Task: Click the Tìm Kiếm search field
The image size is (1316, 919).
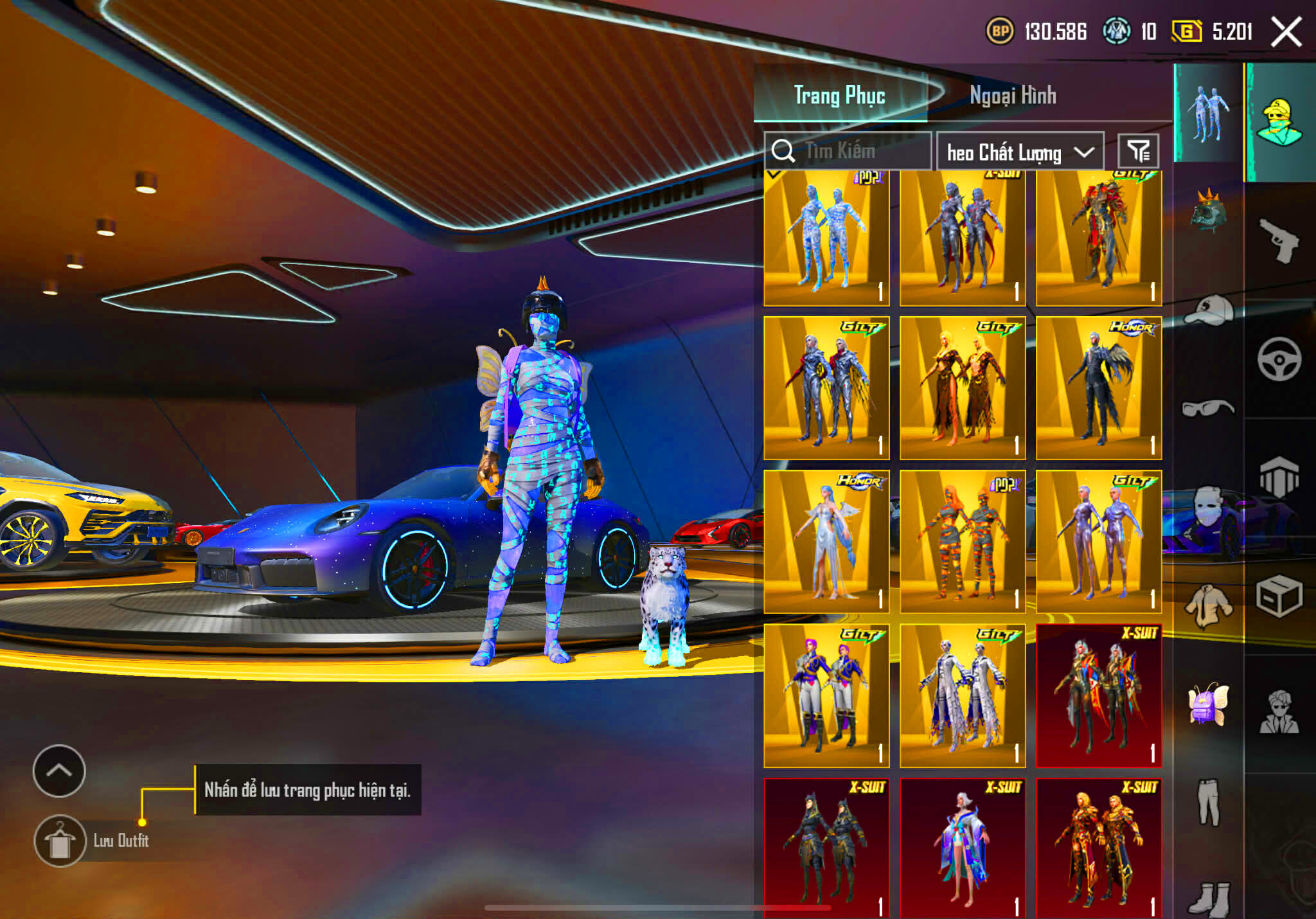Action: pos(848,152)
